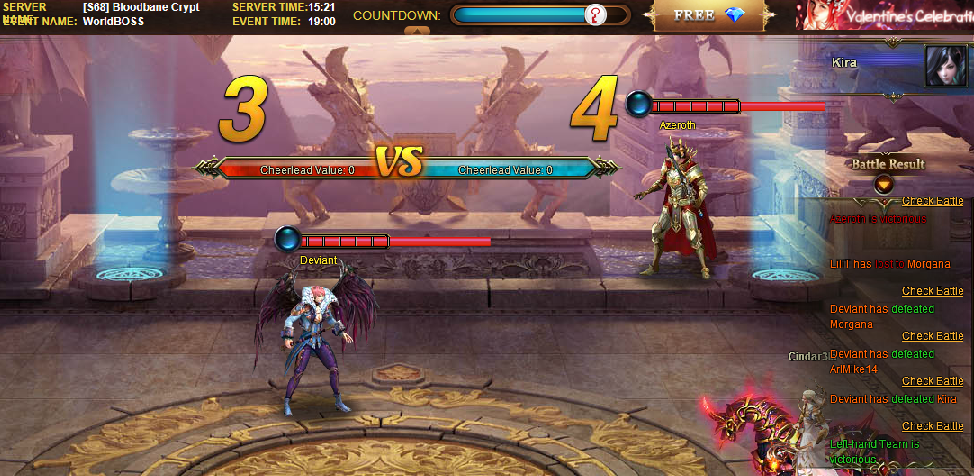Viewport: 974px width, 476px height.
Task: Claim the FREE diamond offer
Action: pos(713,16)
